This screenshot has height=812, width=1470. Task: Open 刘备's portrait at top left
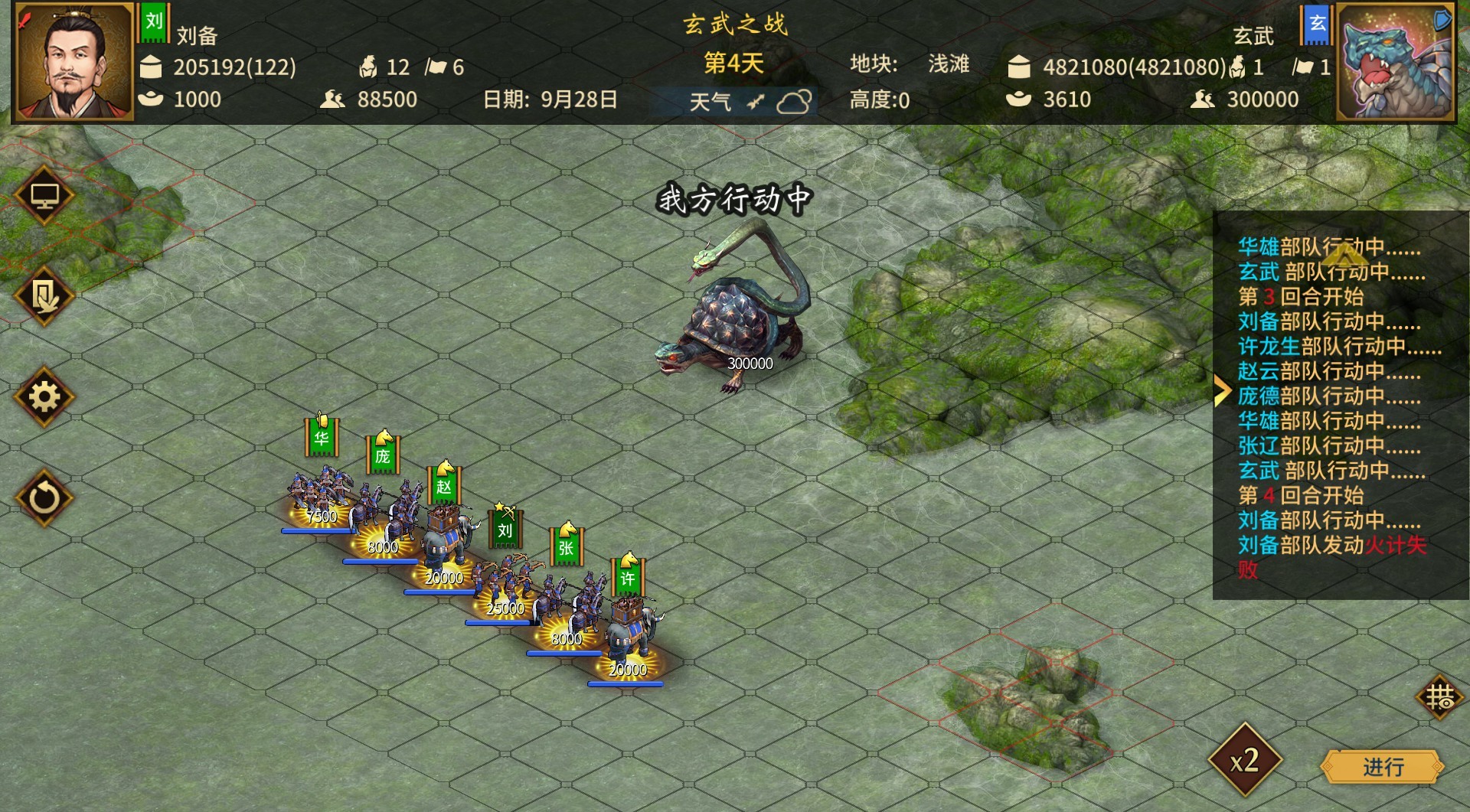(x=73, y=61)
